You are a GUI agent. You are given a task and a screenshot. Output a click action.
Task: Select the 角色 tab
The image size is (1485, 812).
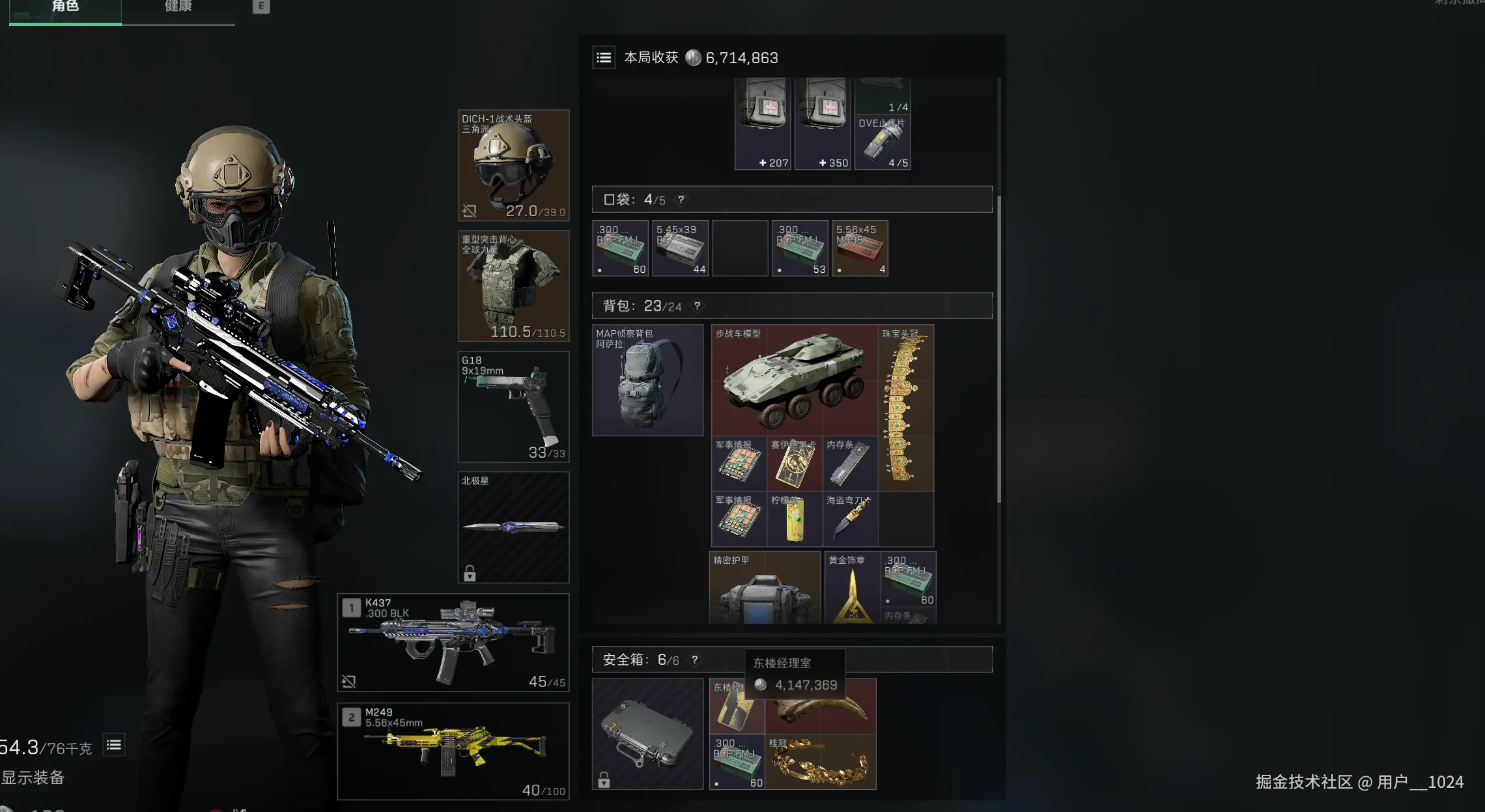[65, 8]
